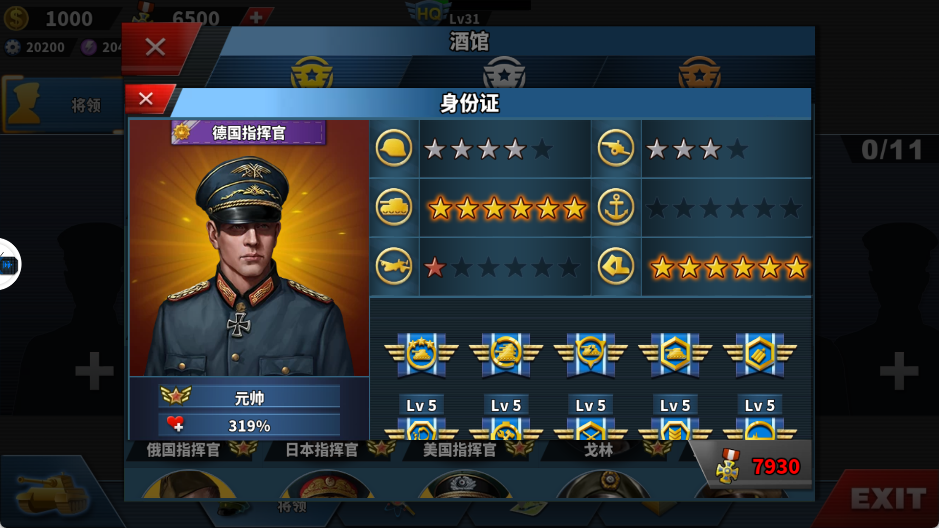The image size is (939, 528).
Task: Click the red plus next to medals
Action: pos(256,17)
